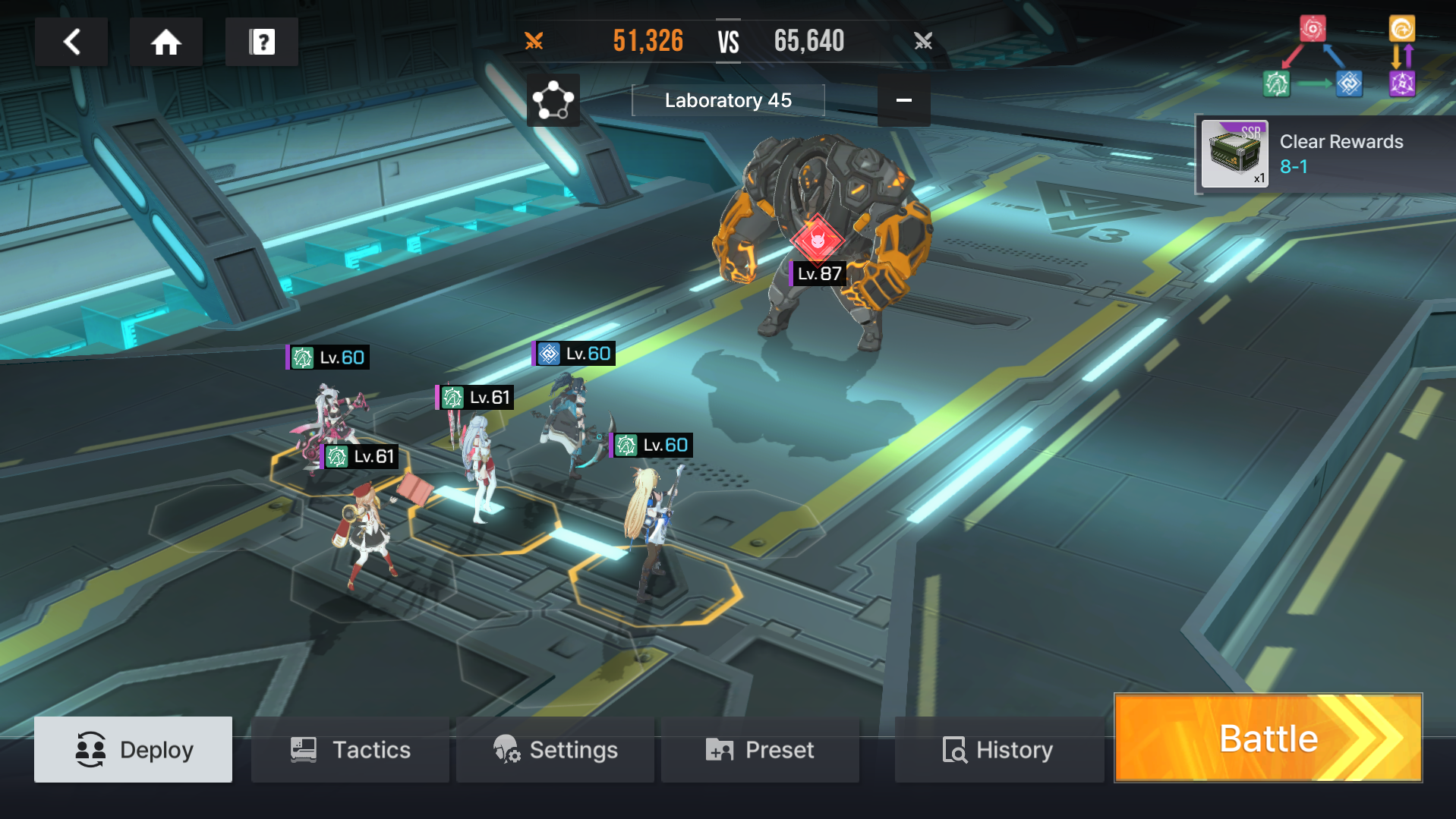The image size is (1456, 819).
Task: Select the Laboratory 45 stage label
Action: click(x=727, y=100)
